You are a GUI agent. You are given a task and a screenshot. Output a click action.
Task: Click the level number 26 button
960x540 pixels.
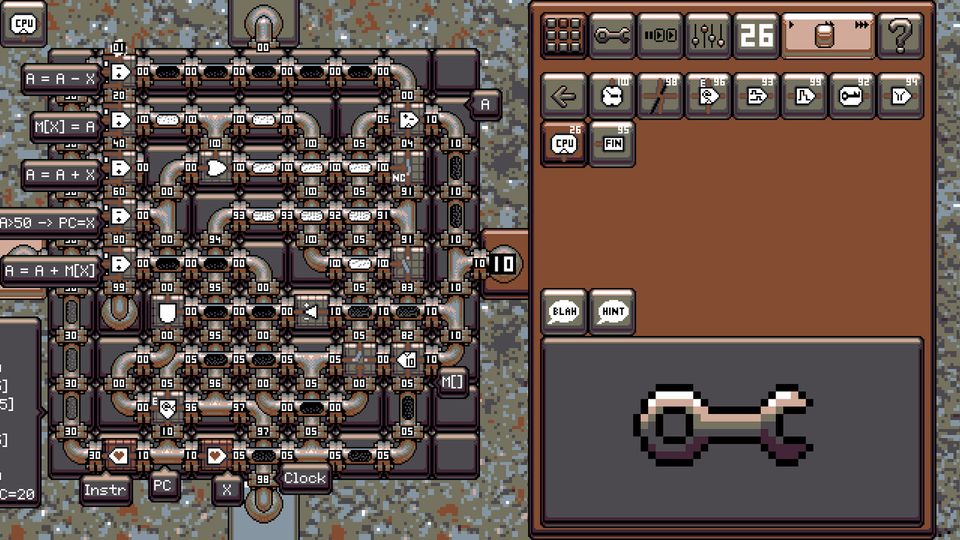pyautogui.click(x=757, y=36)
